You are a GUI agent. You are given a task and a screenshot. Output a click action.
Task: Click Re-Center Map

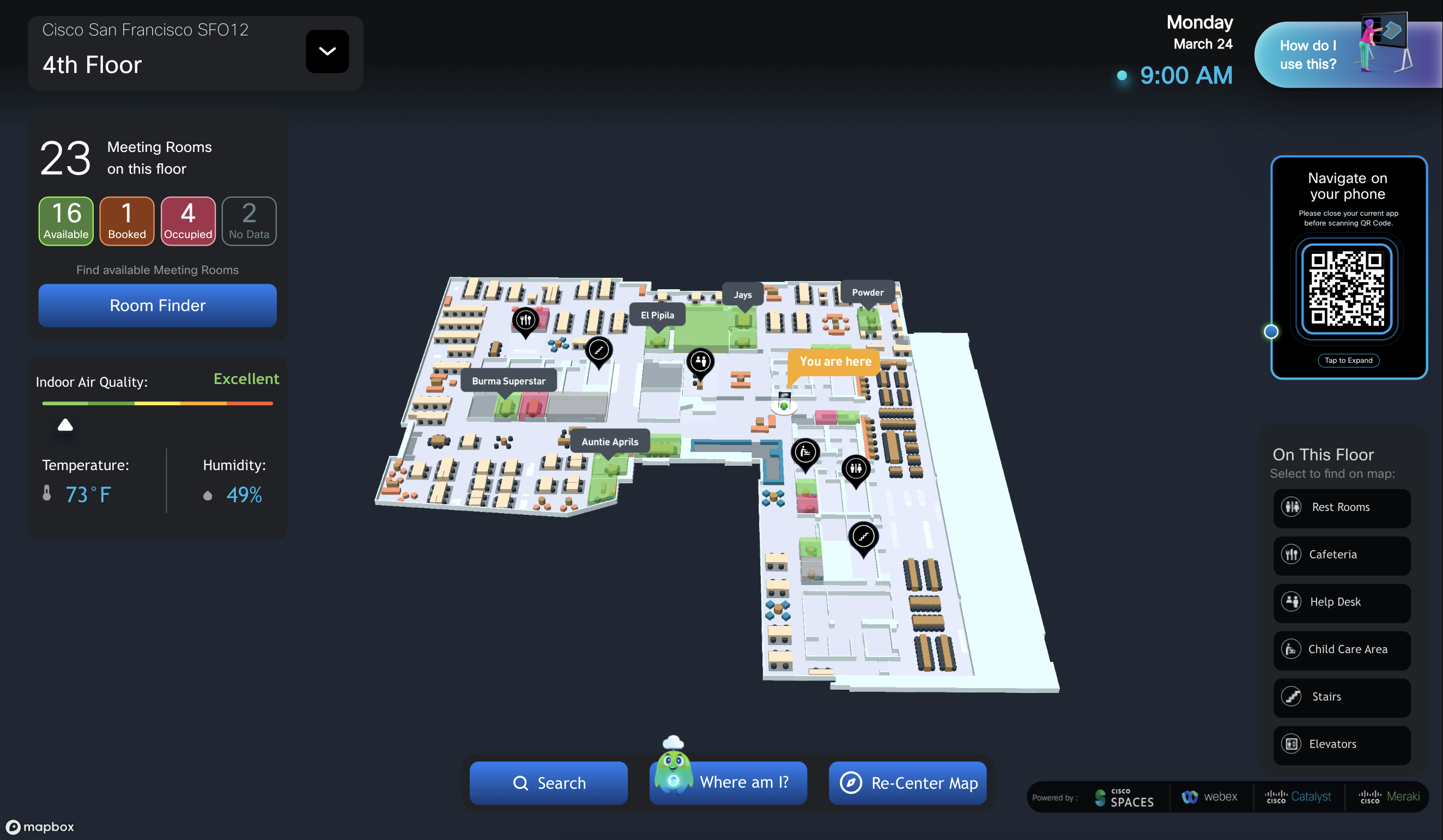pyautogui.click(x=907, y=783)
